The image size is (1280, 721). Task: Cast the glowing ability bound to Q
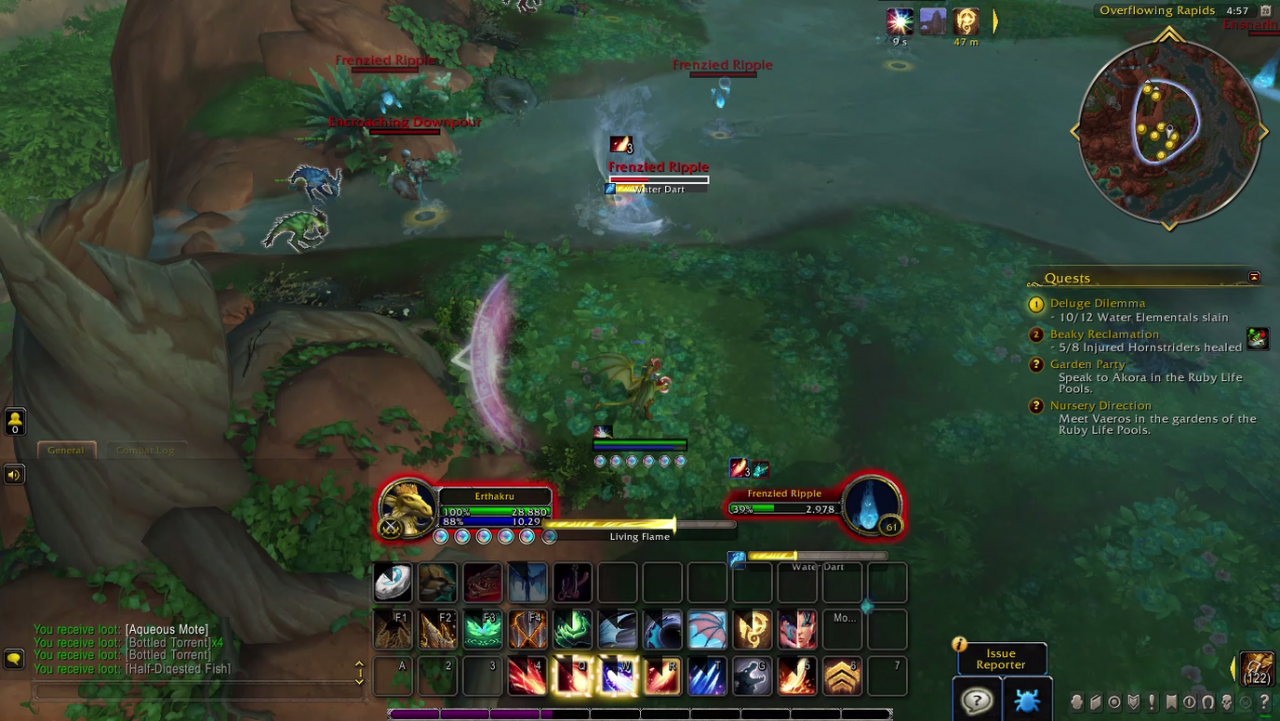pyautogui.click(x=573, y=676)
